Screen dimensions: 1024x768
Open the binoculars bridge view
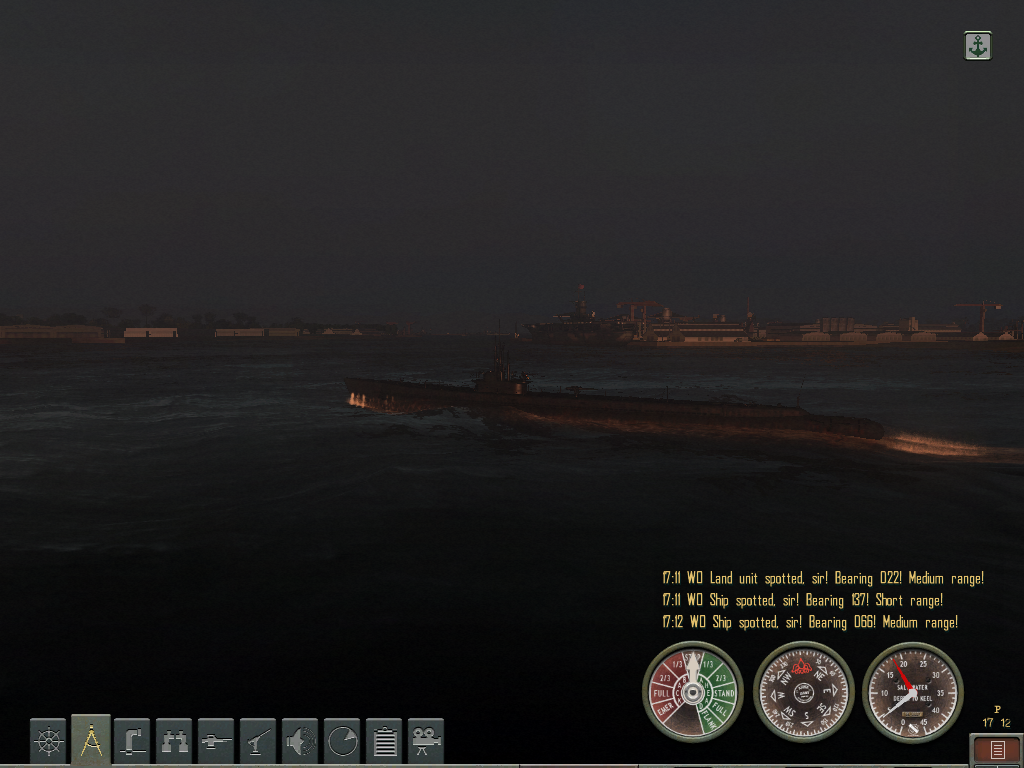(x=174, y=741)
